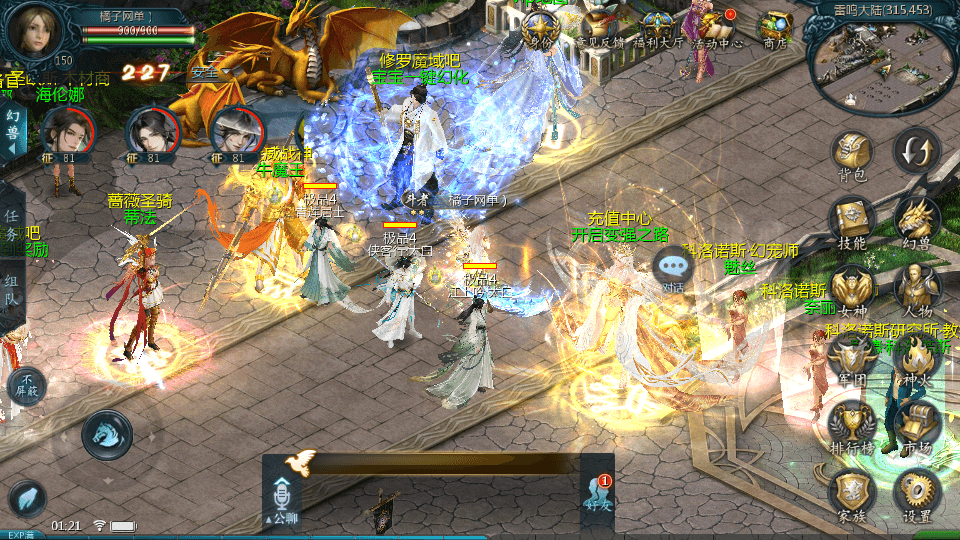Open the 好友 friends list
The image size is (960, 540).
[597, 494]
